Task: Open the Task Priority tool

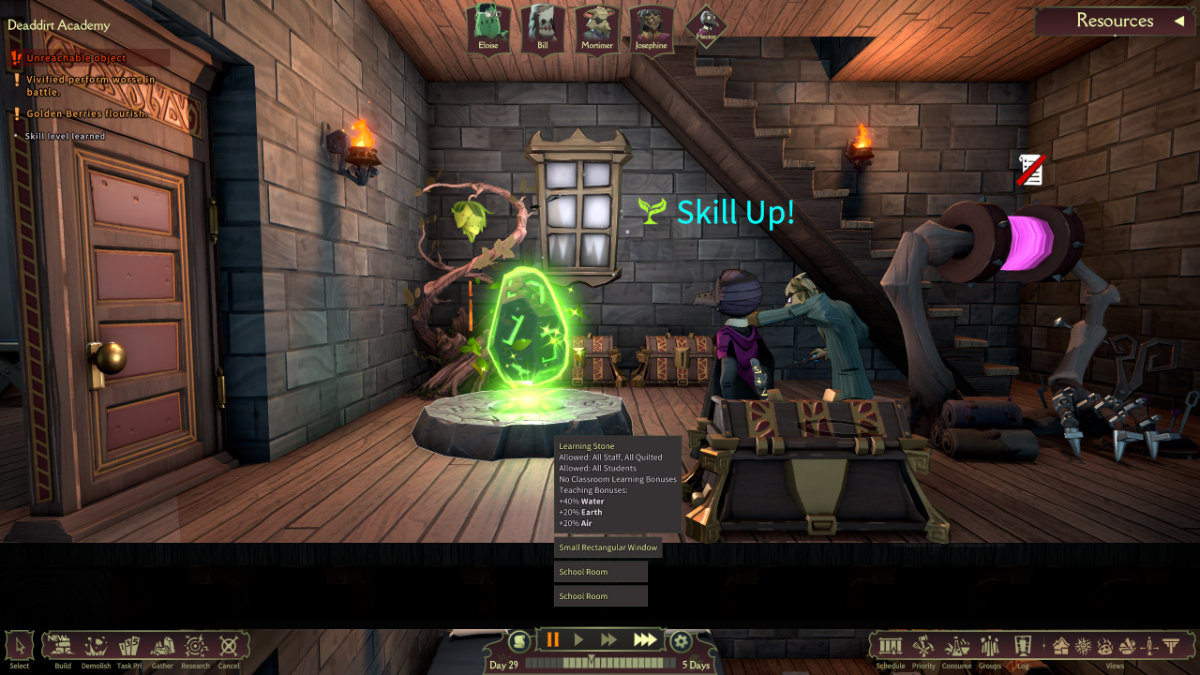Action: (x=129, y=647)
